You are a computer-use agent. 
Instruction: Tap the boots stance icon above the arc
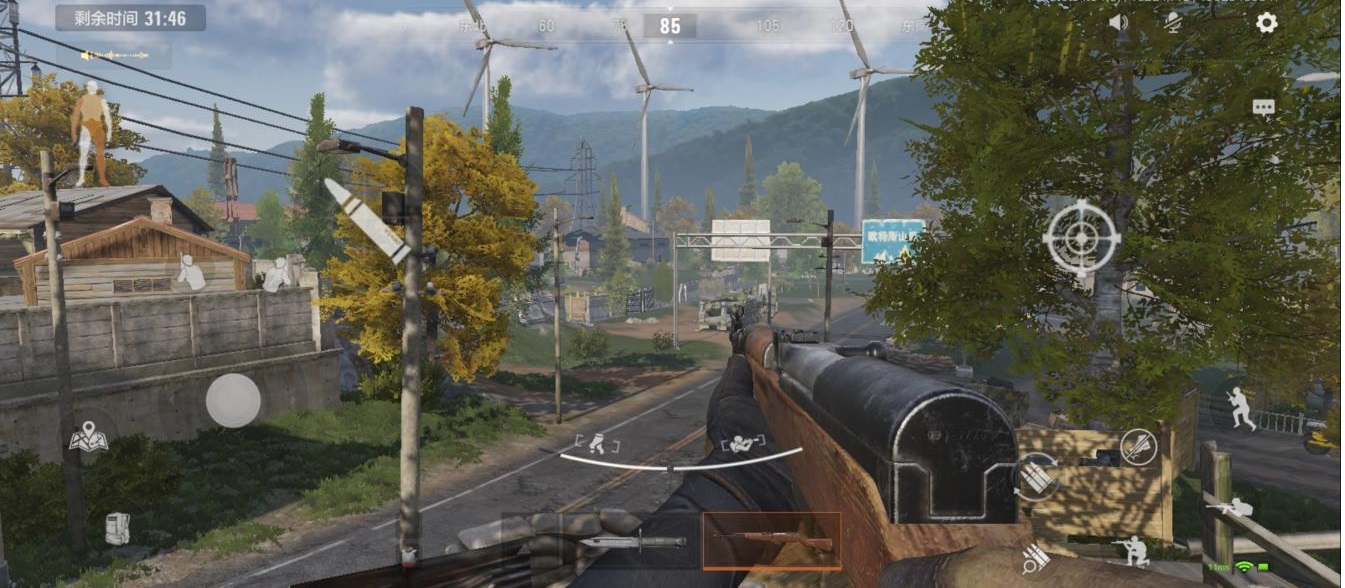tap(597, 443)
